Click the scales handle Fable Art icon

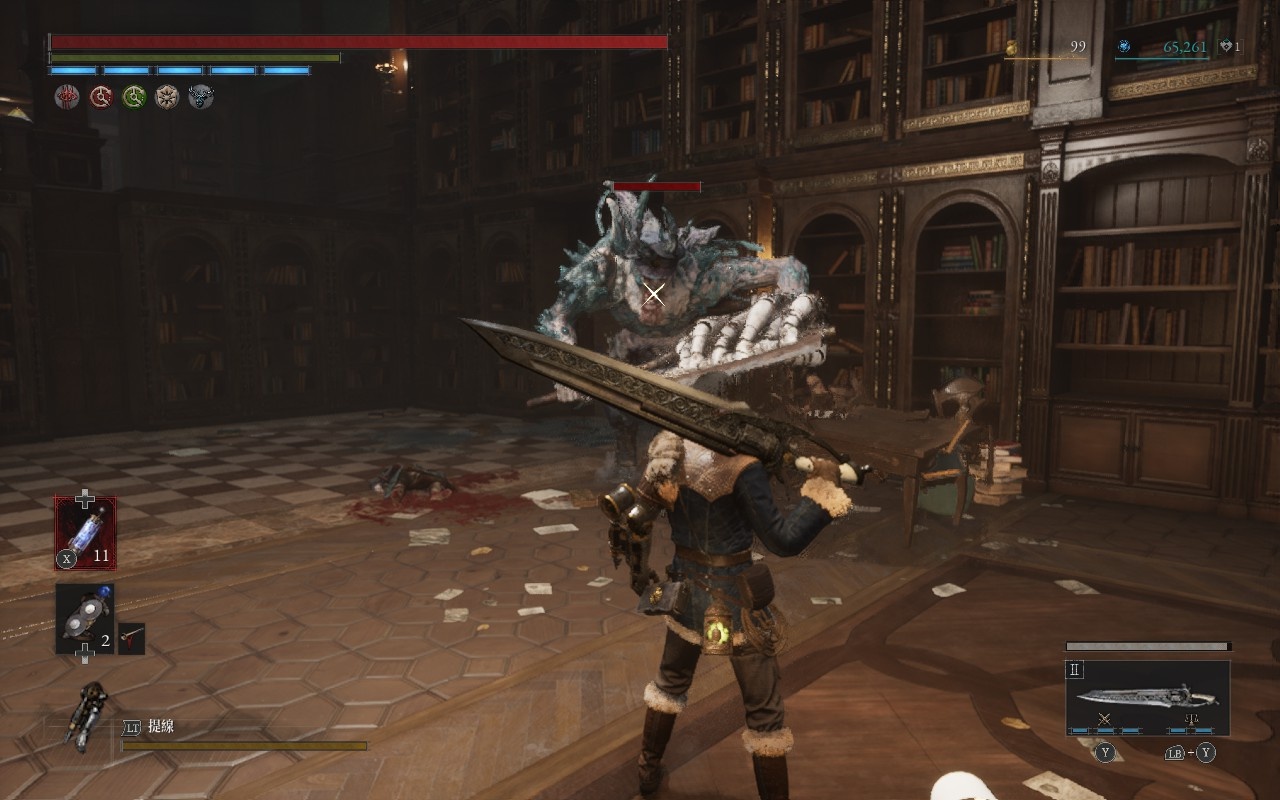[1191, 719]
